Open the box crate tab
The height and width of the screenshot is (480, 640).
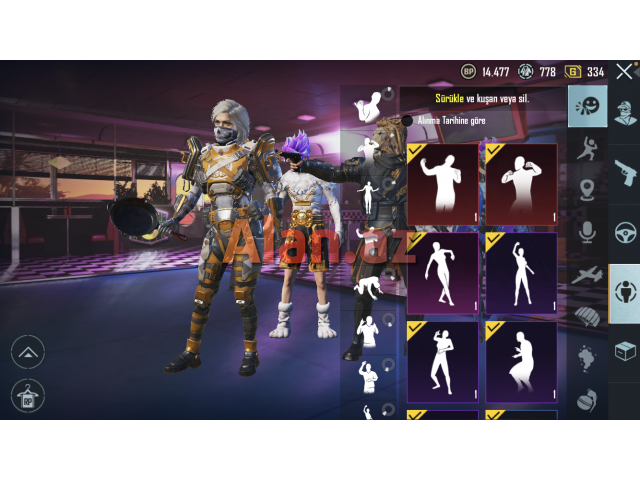tap(624, 352)
